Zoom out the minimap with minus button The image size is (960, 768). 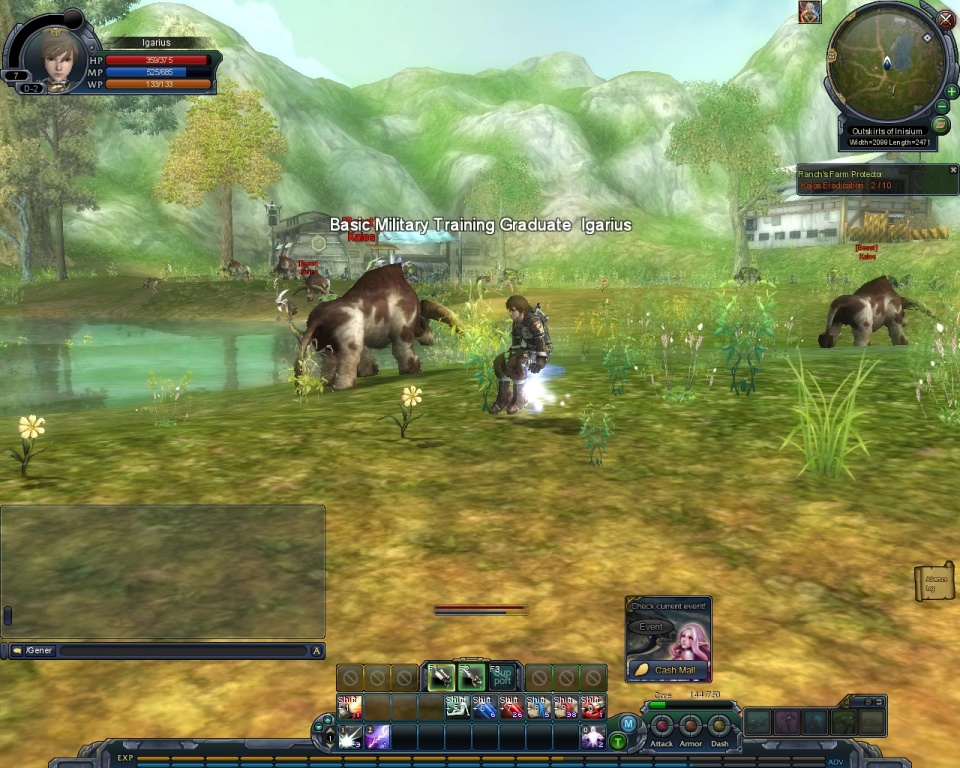[x=942, y=107]
